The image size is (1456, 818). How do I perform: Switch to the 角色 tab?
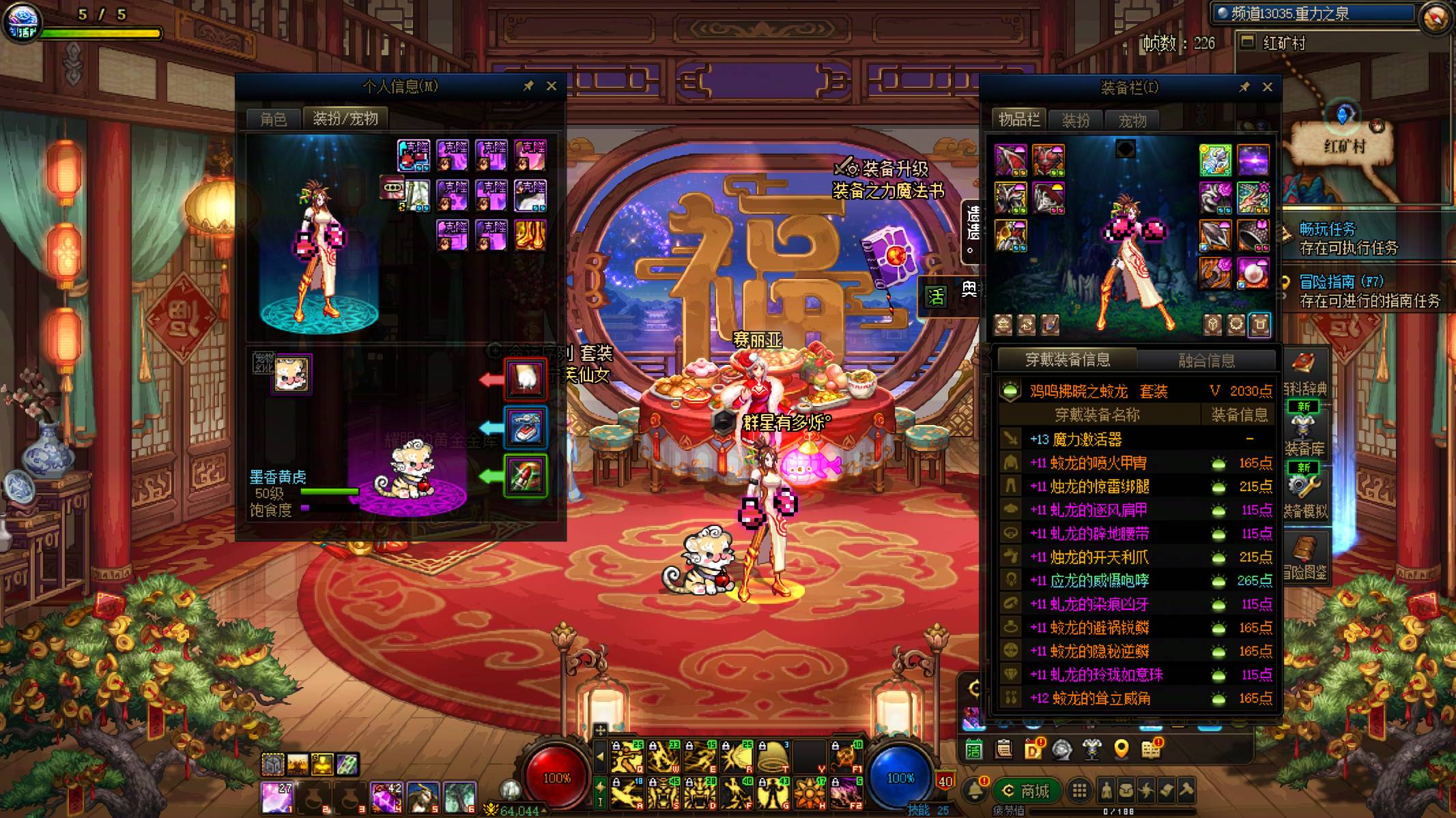pos(274,119)
